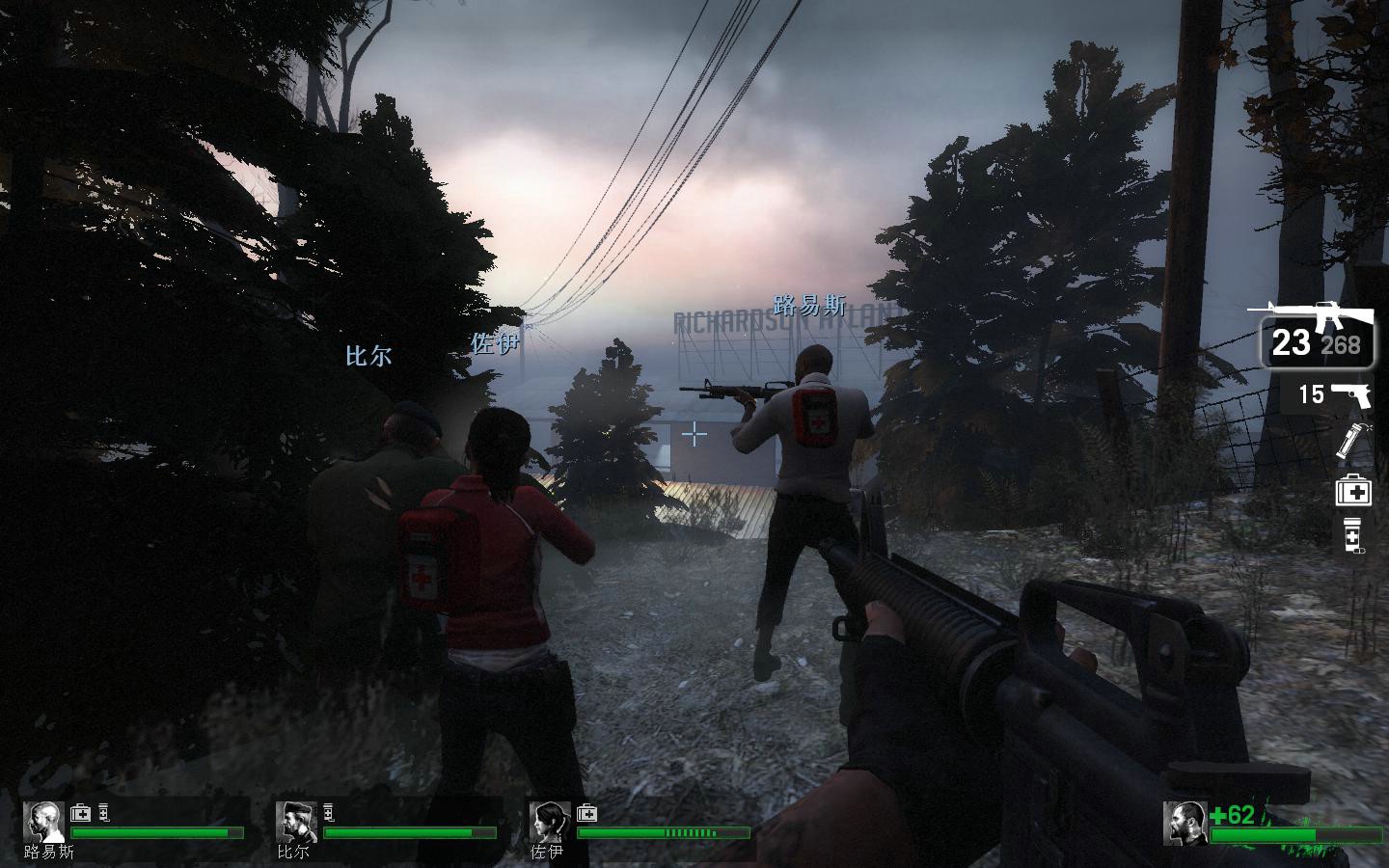1389x868 pixels.
Task: Click 路易斯's teammate portrait
Action: click(43, 822)
